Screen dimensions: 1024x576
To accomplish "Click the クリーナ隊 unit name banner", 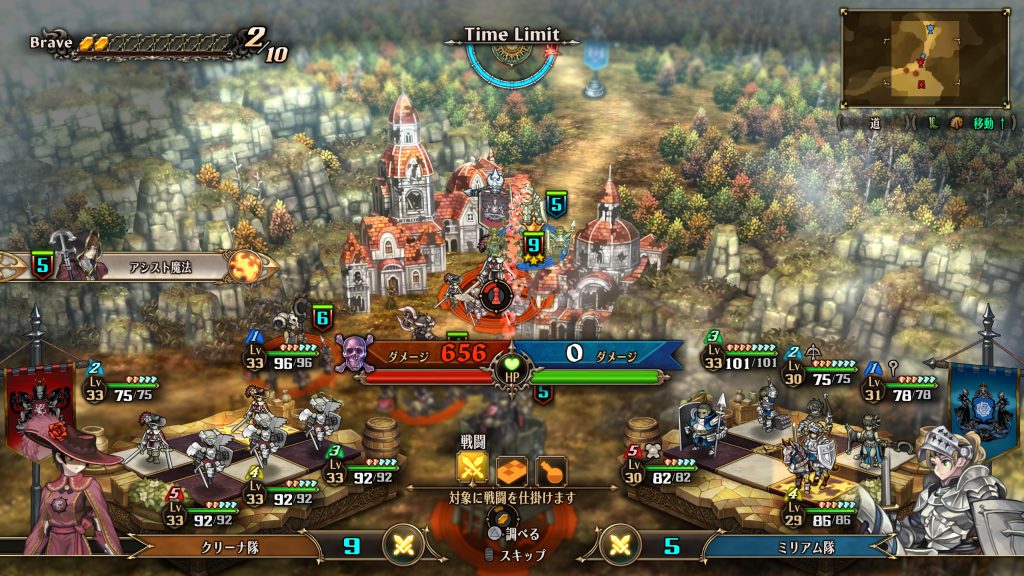I will (x=232, y=546).
